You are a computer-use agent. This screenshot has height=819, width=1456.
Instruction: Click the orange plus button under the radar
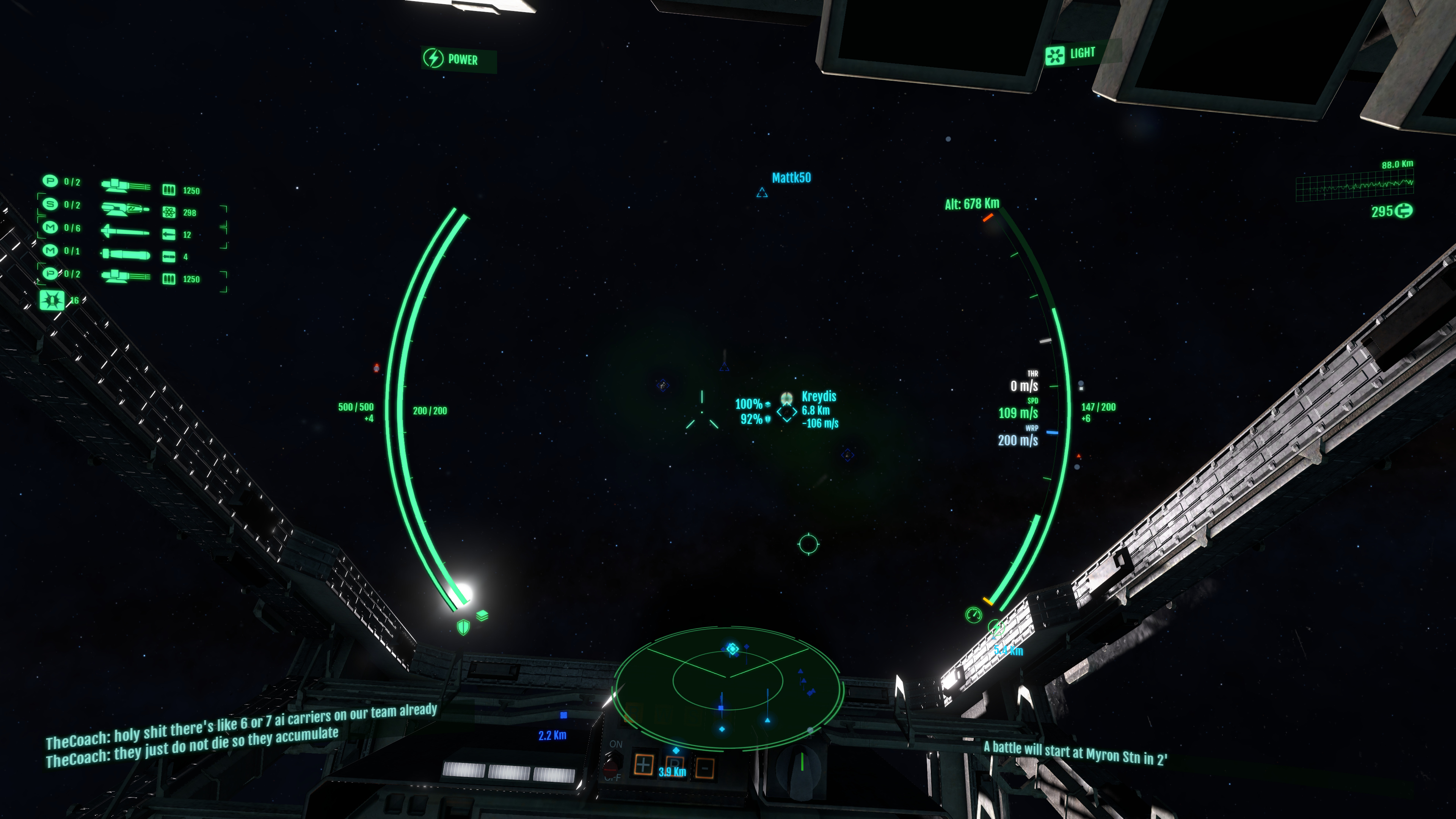click(x=643, y=765)
